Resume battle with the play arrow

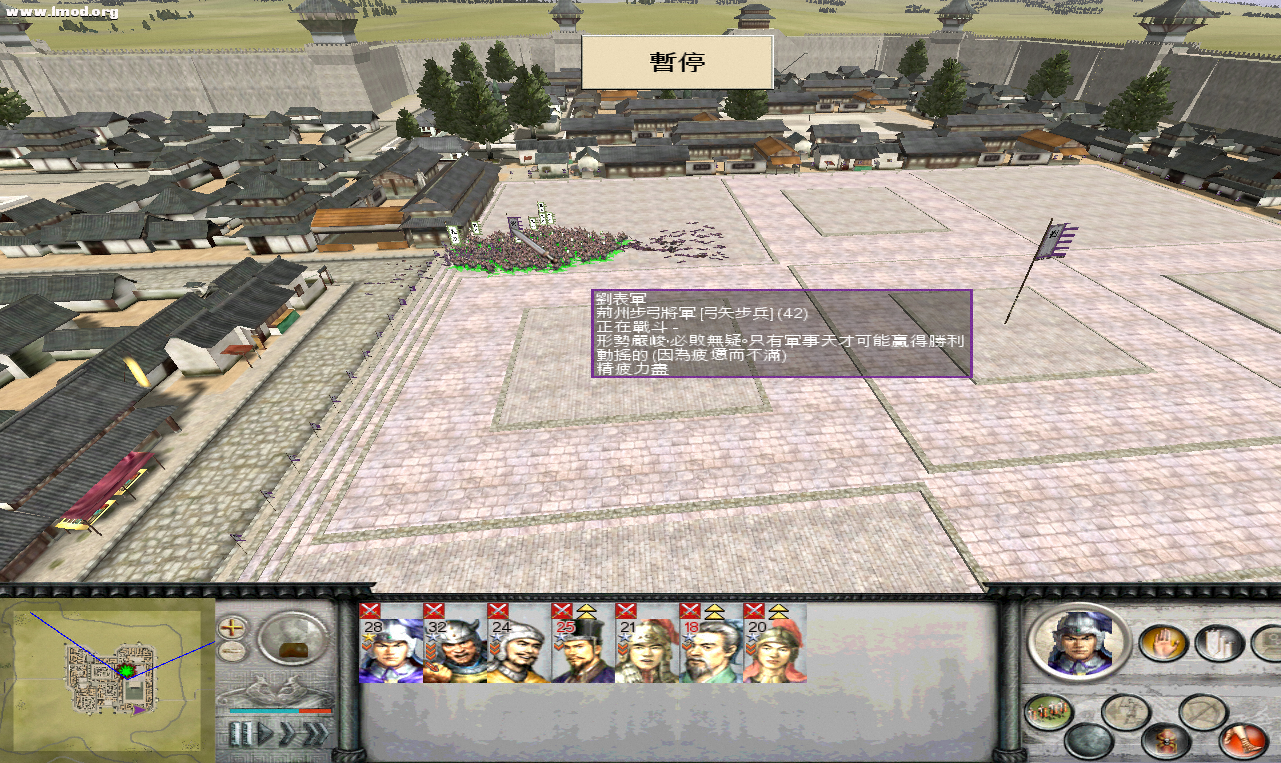click(266, 731)
